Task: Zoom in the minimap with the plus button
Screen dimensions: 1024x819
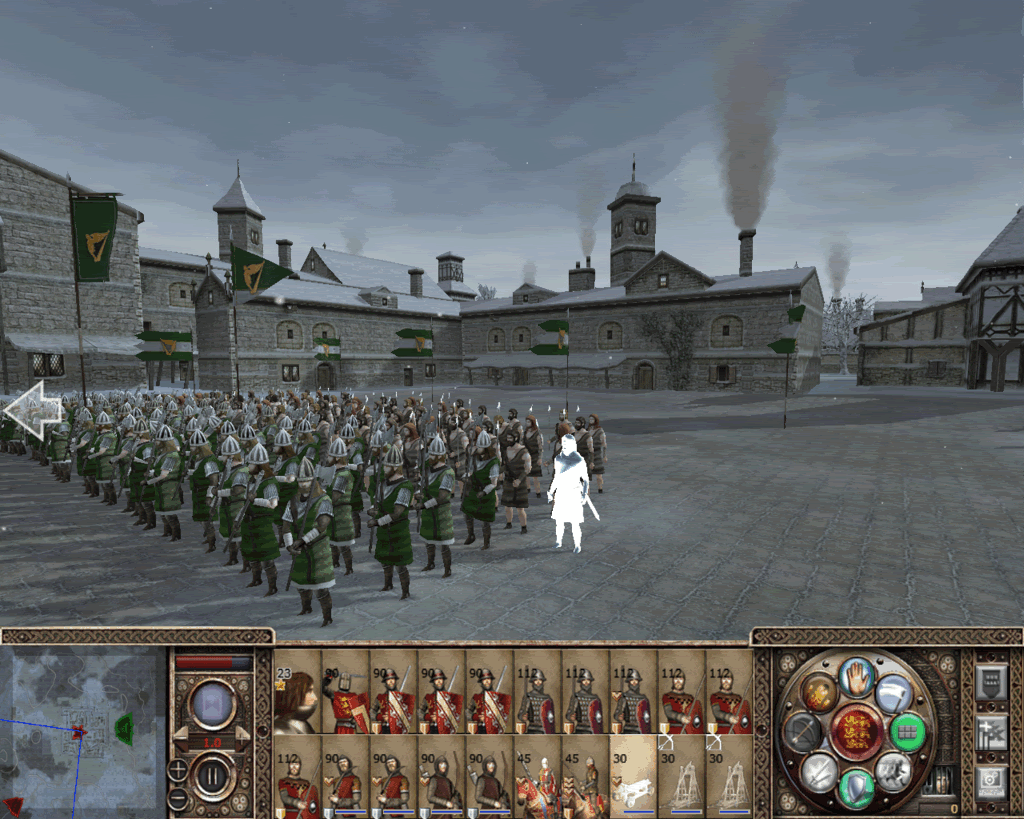Action: coord(178,769)
